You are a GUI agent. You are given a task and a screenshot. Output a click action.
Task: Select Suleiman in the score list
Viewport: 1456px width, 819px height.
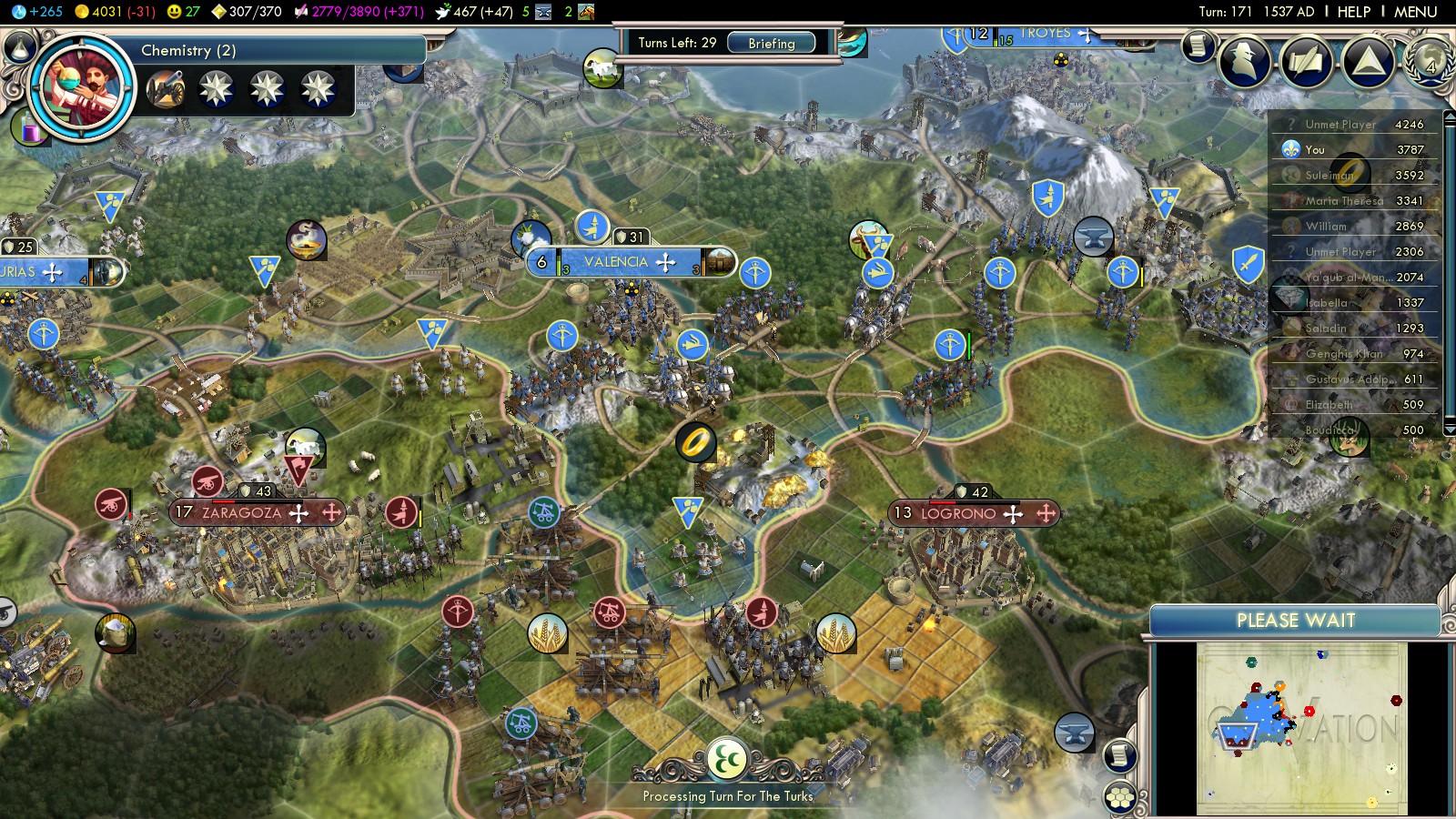(1330, 175)
